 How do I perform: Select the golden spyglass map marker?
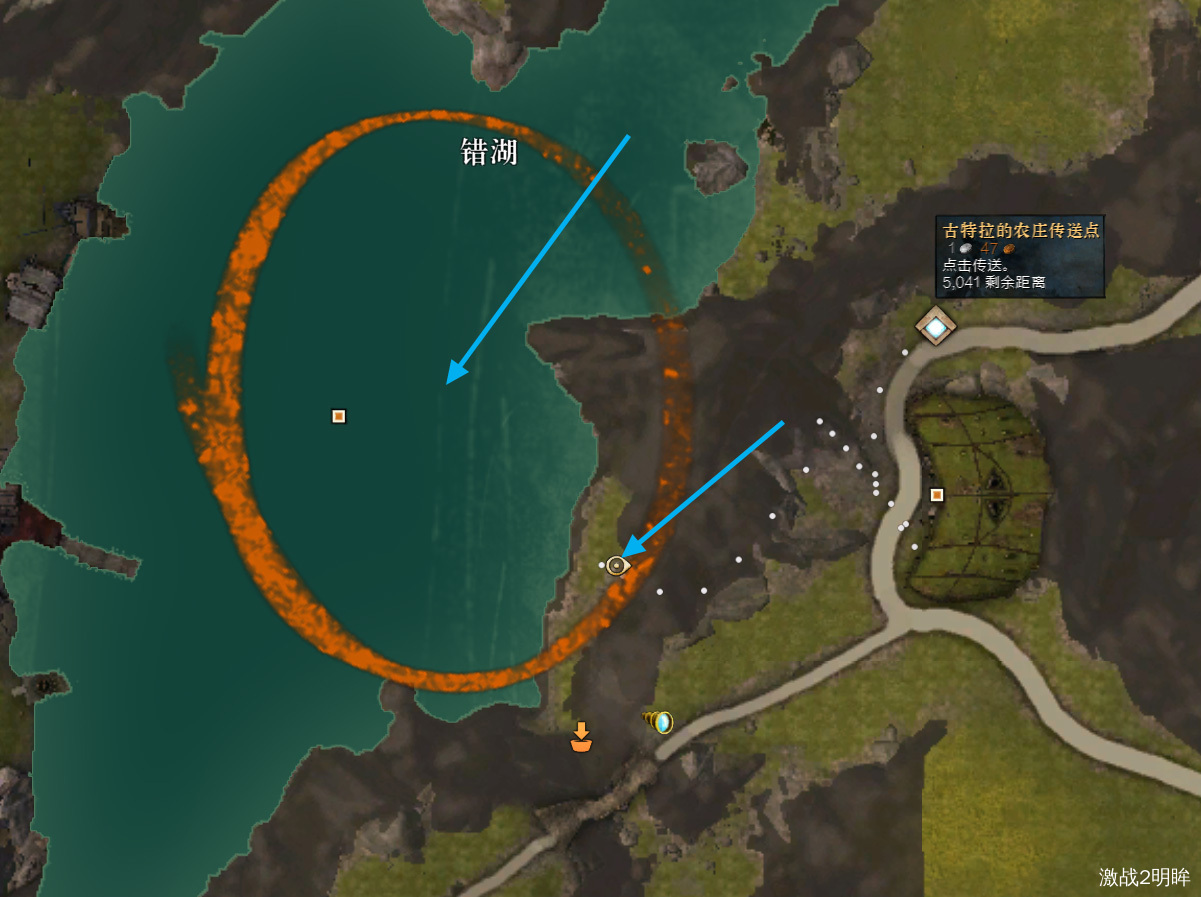point(659,721)
